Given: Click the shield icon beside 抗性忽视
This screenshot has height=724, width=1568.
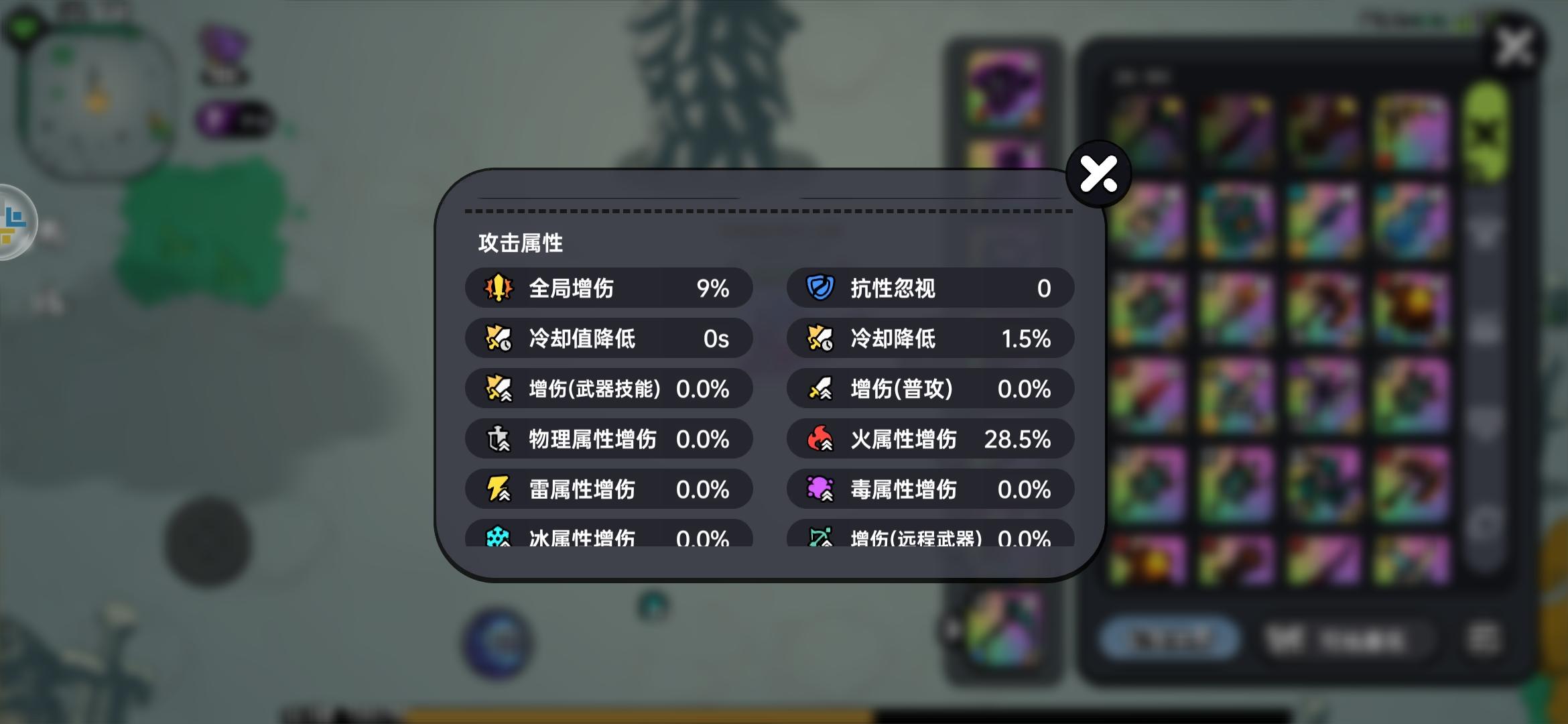Looking at the screenshot, I should (820, 288).
